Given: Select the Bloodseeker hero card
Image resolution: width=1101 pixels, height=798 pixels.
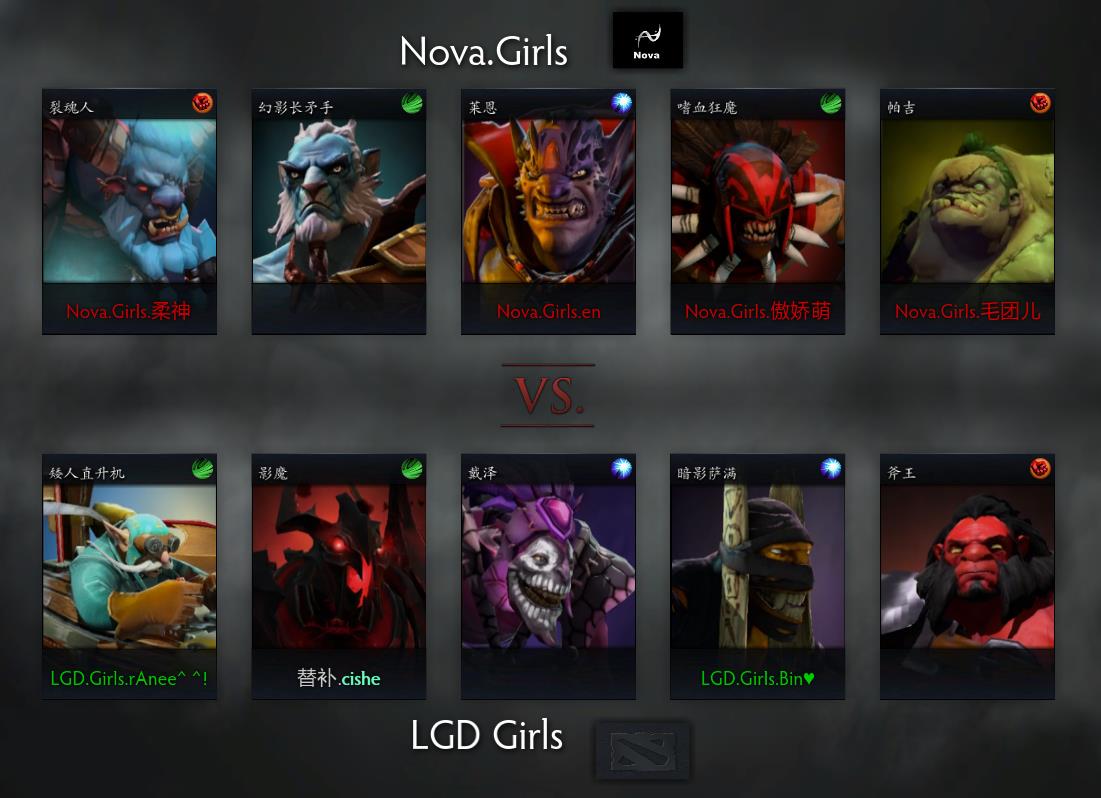Looking at the screenshot, I should tap(757, 211).
